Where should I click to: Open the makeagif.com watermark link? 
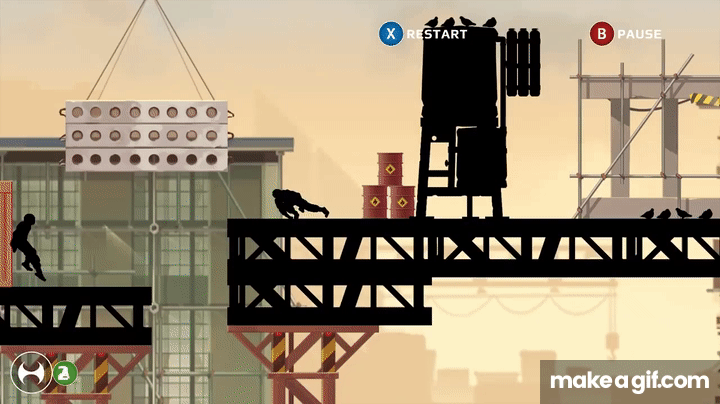point(630,380)
